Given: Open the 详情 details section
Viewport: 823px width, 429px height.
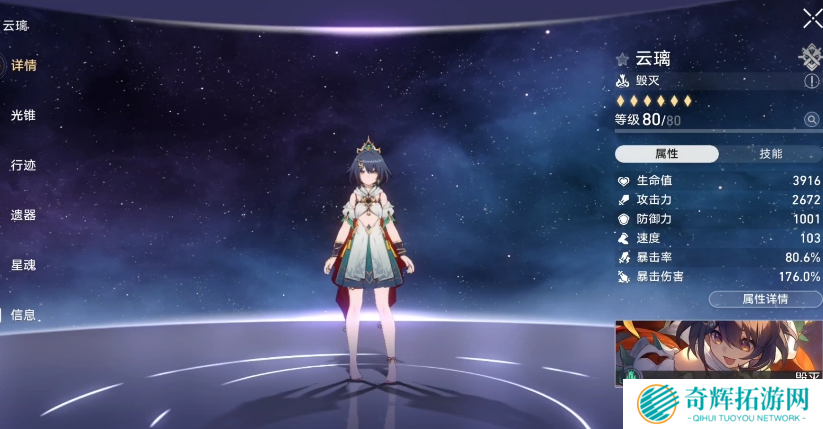Looking at the screenshot, I should 23,65.
